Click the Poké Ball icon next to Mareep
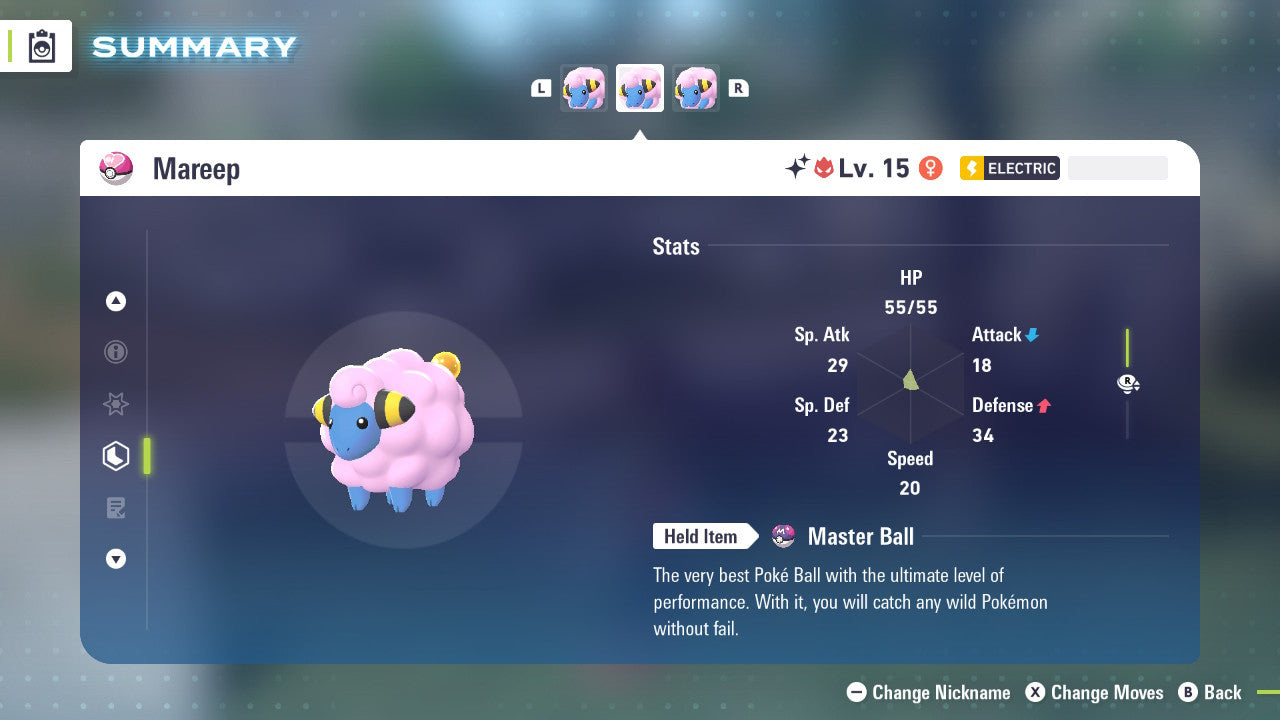This screenshot has width=1280, height=720. (117, 168)
